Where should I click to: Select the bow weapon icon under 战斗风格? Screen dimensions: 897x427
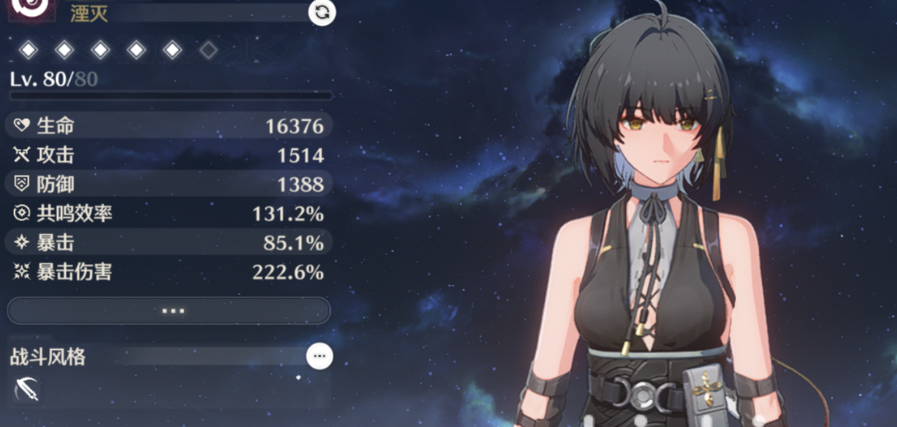click(27, 391)
